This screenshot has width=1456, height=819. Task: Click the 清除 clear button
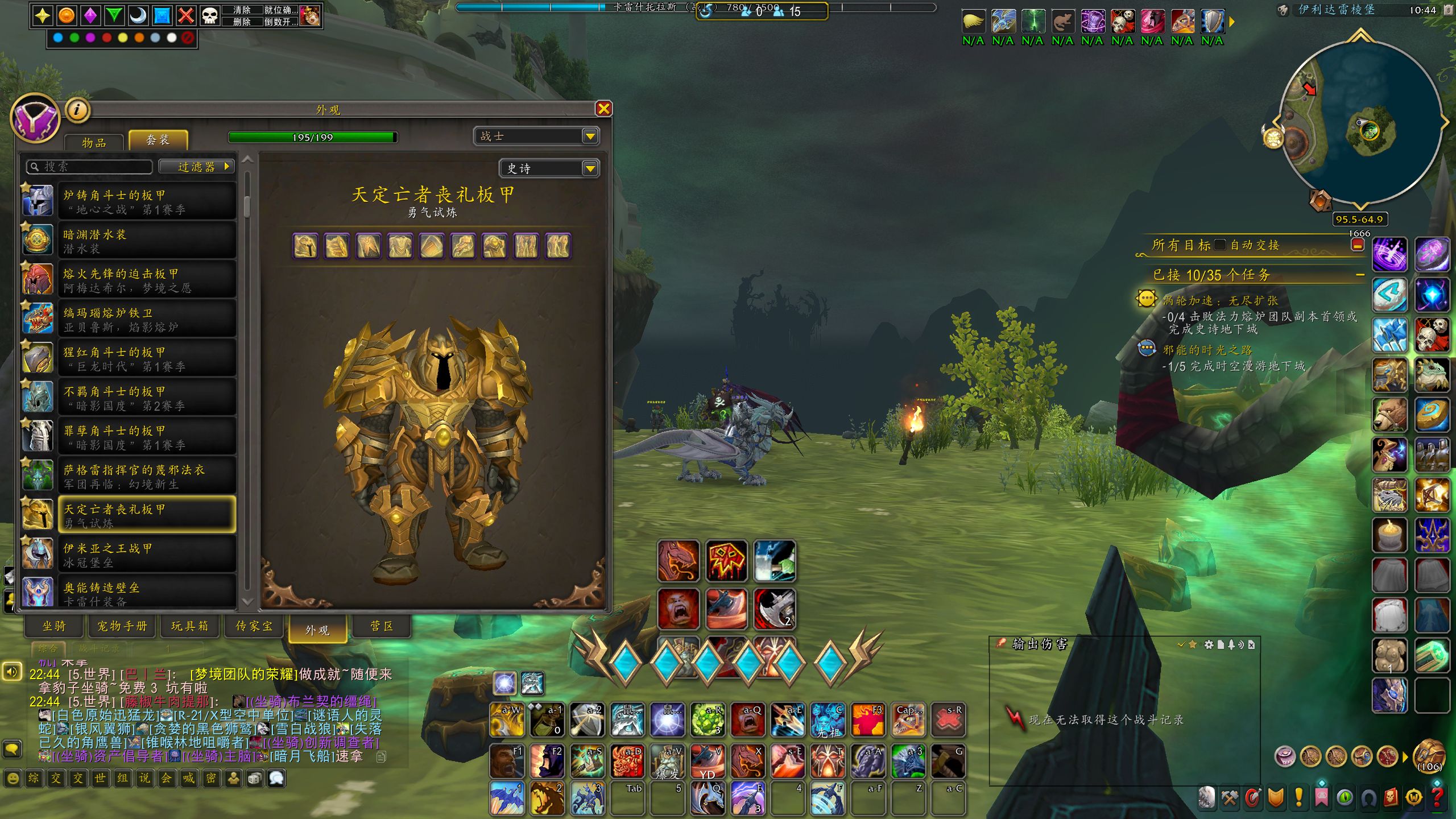242,10
